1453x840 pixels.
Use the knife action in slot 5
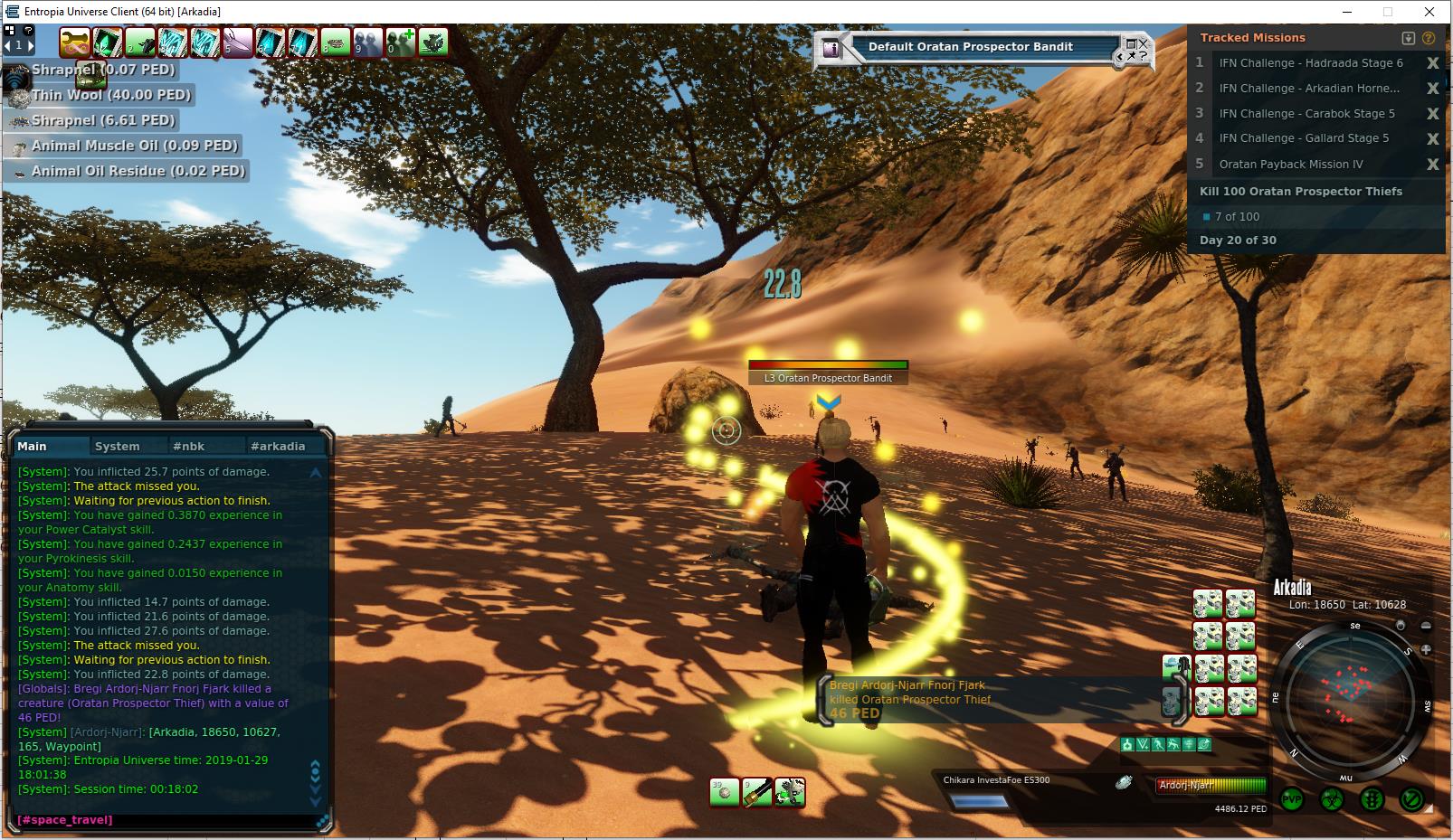pyautogui.click(x=238, y=42)
